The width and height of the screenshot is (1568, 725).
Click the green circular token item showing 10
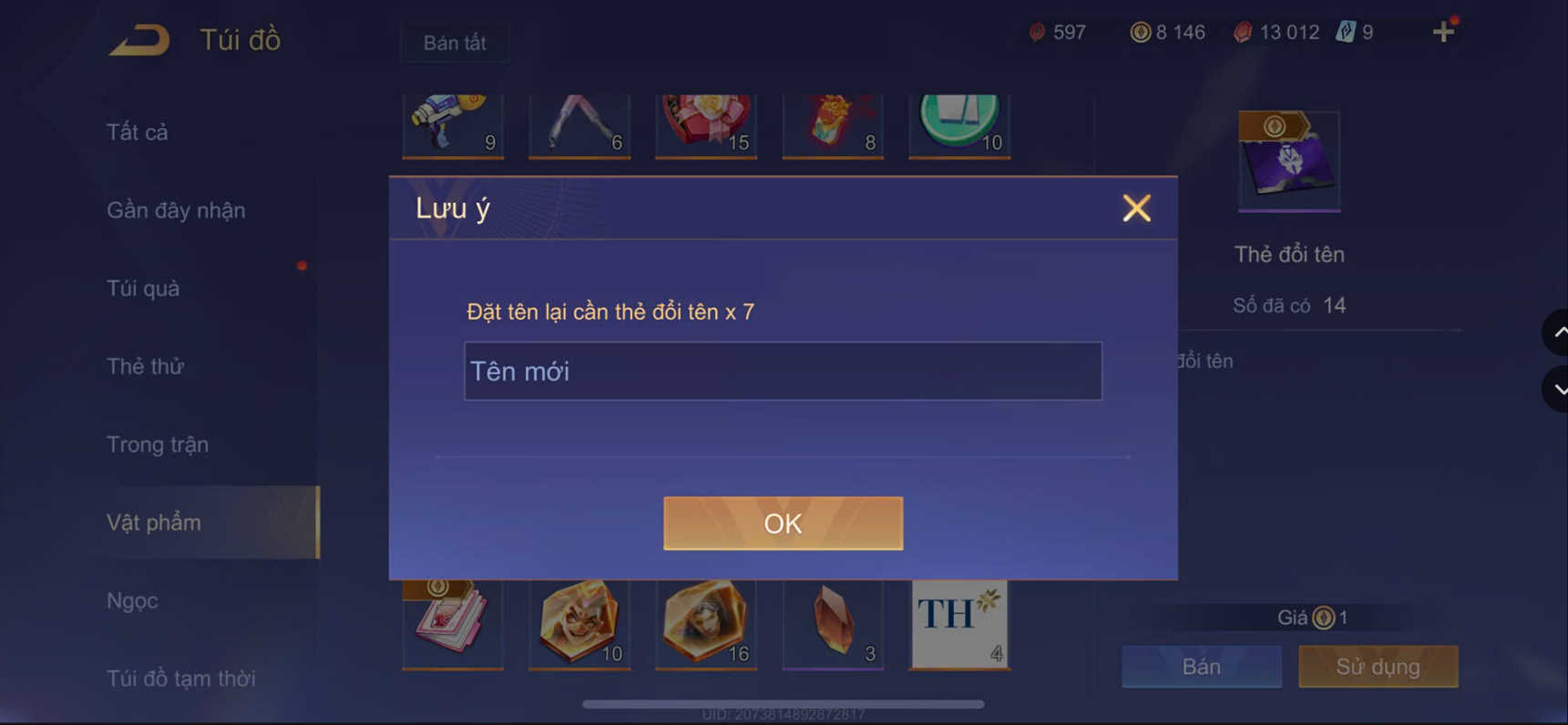(958, 126)
